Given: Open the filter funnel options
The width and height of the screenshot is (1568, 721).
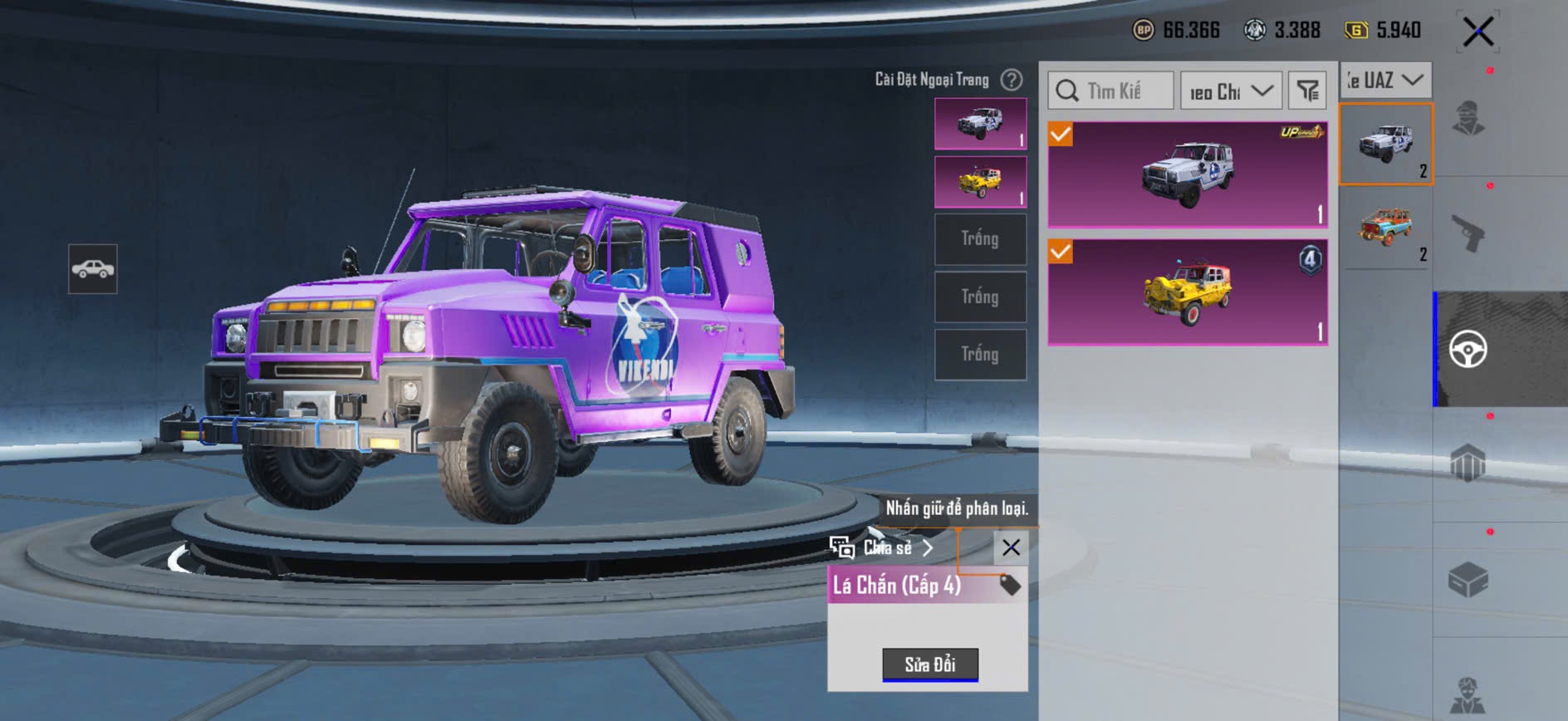Looking at the screenshot, I should point(1308,91).
